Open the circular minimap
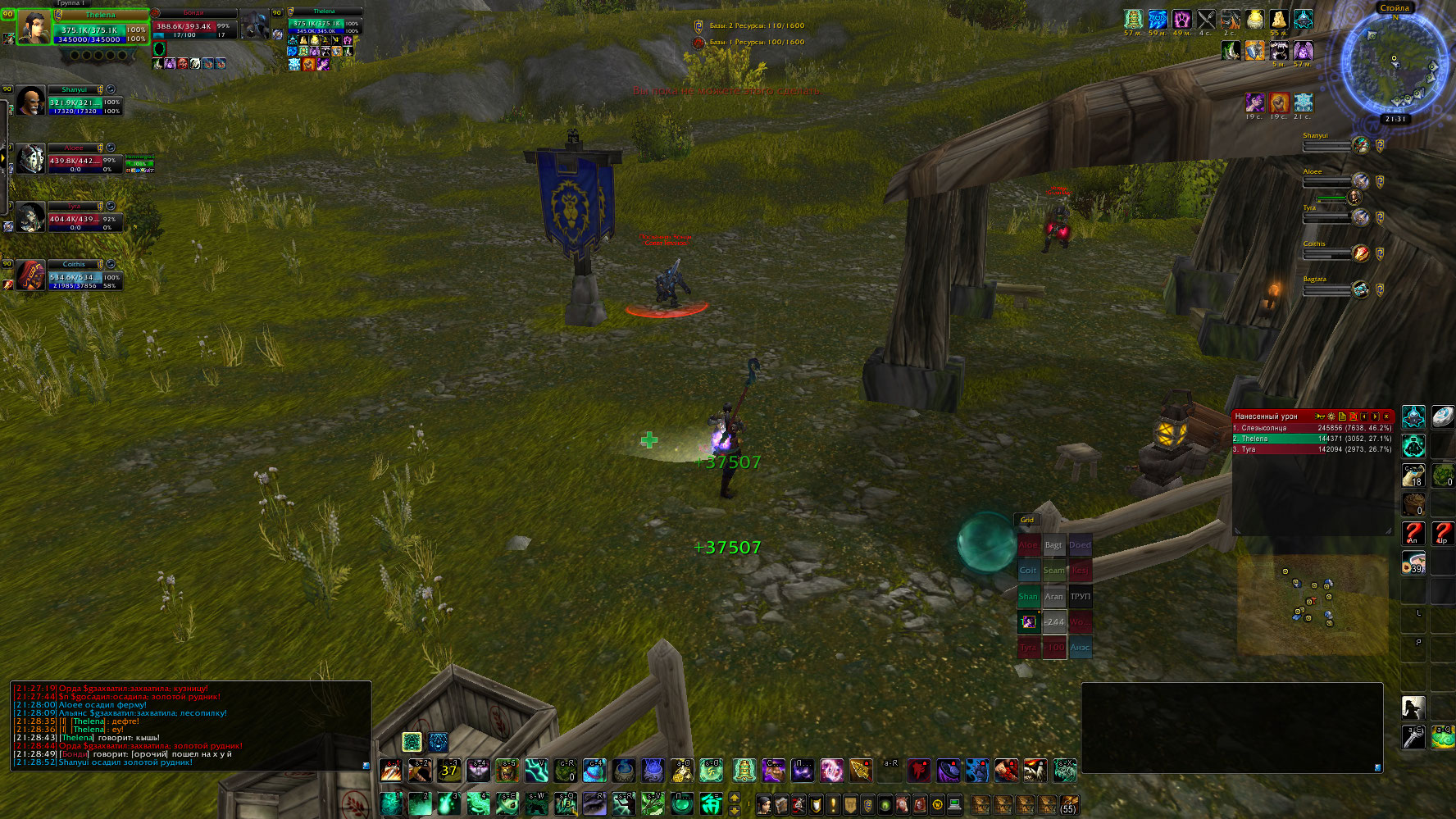The image size is (1456, 819). coord(1394,63)
